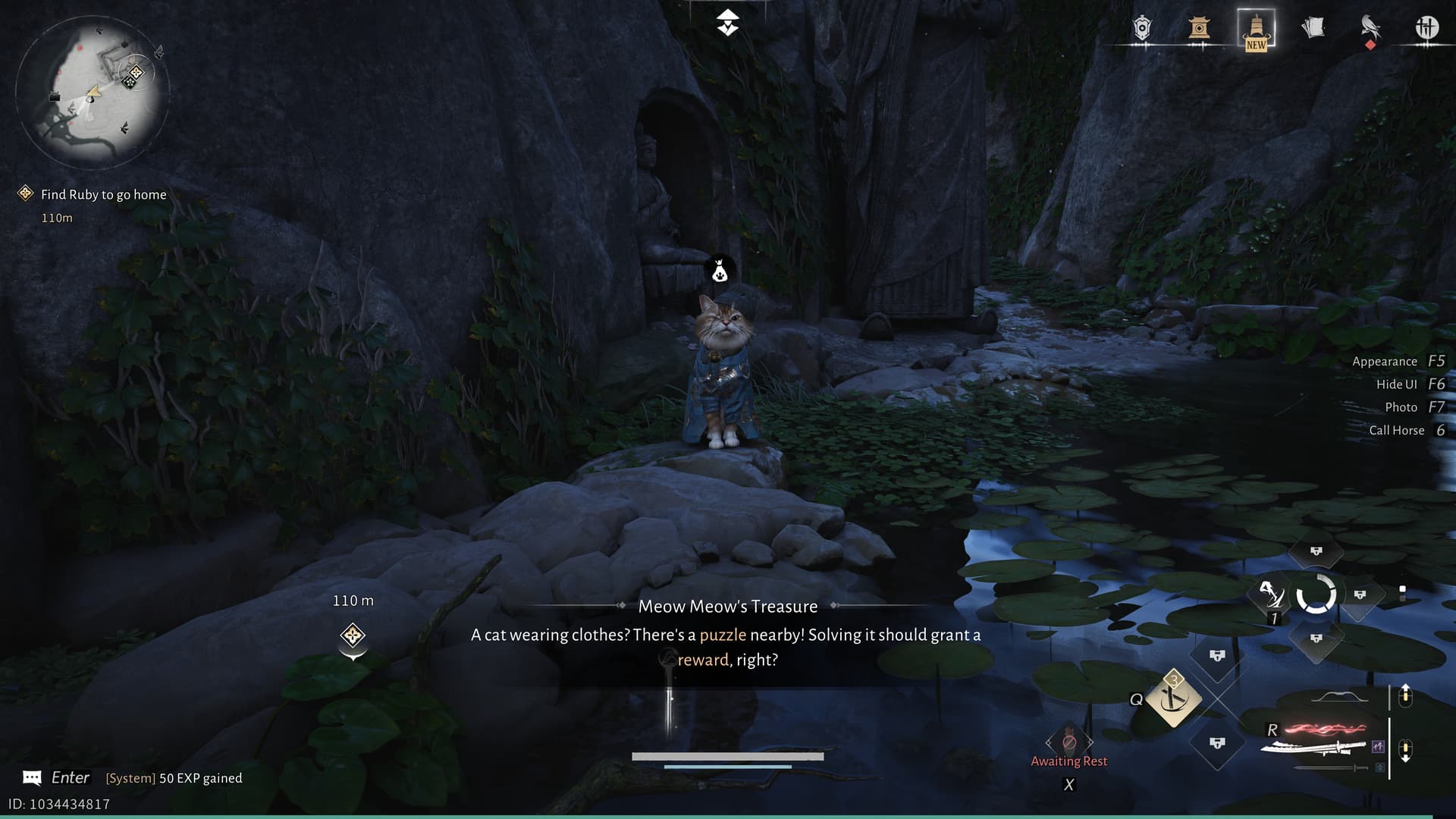Use the kneeling figure skill slot

1270,595
